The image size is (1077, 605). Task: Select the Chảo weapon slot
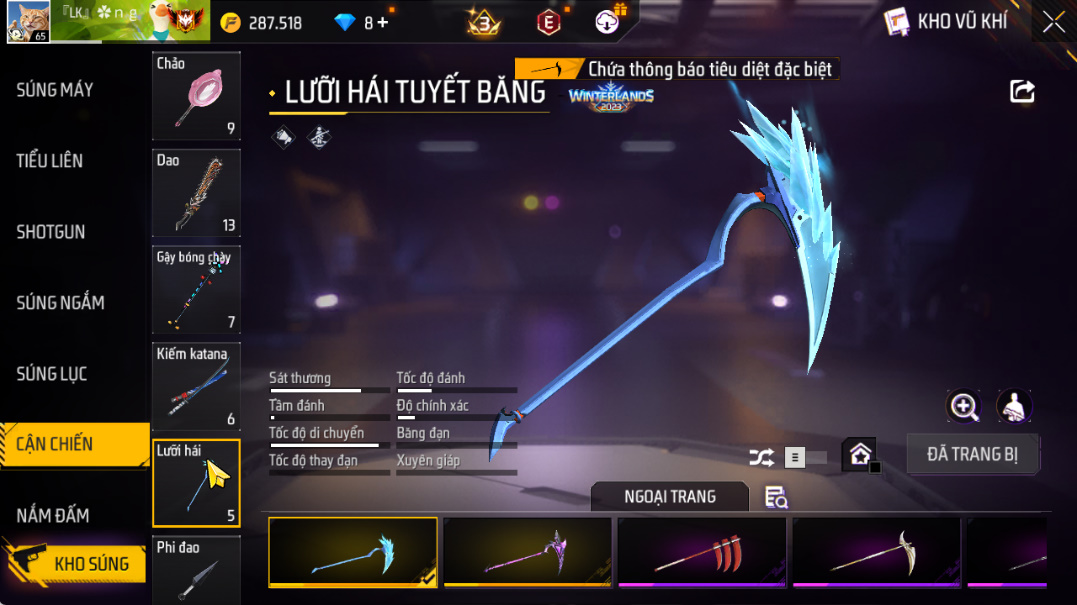coord(196,96)
